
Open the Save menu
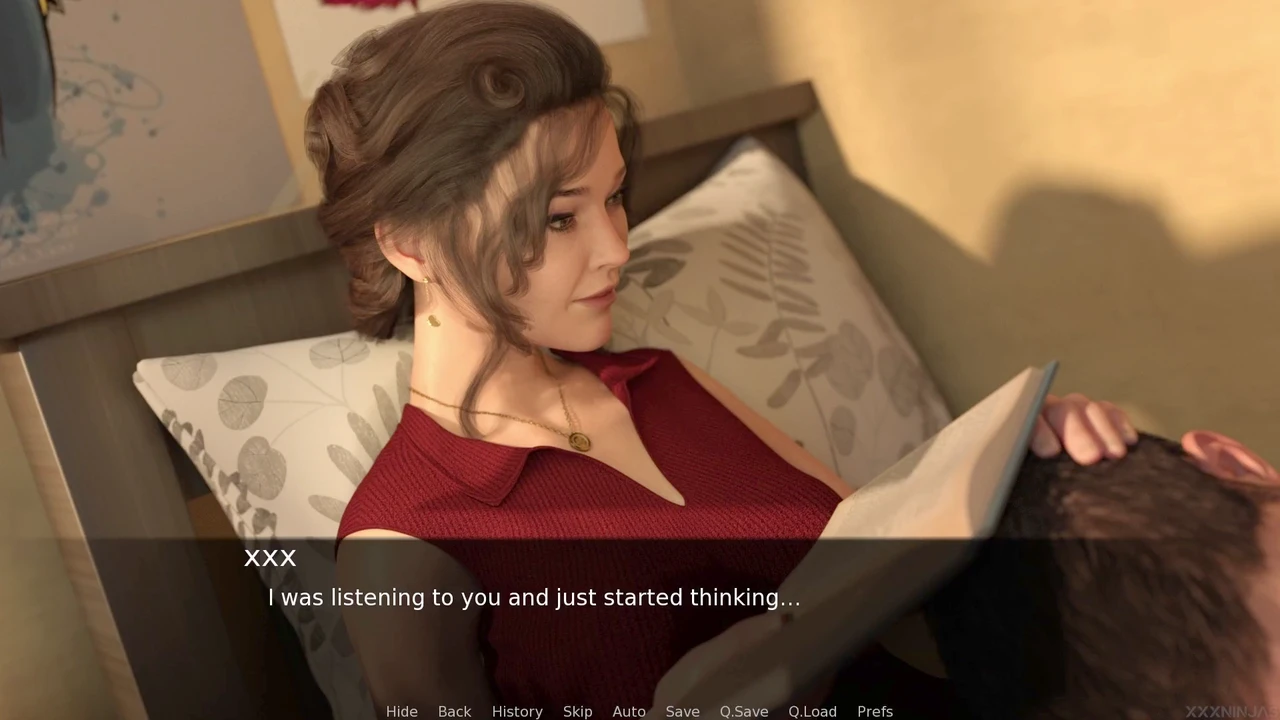point(682,711)
